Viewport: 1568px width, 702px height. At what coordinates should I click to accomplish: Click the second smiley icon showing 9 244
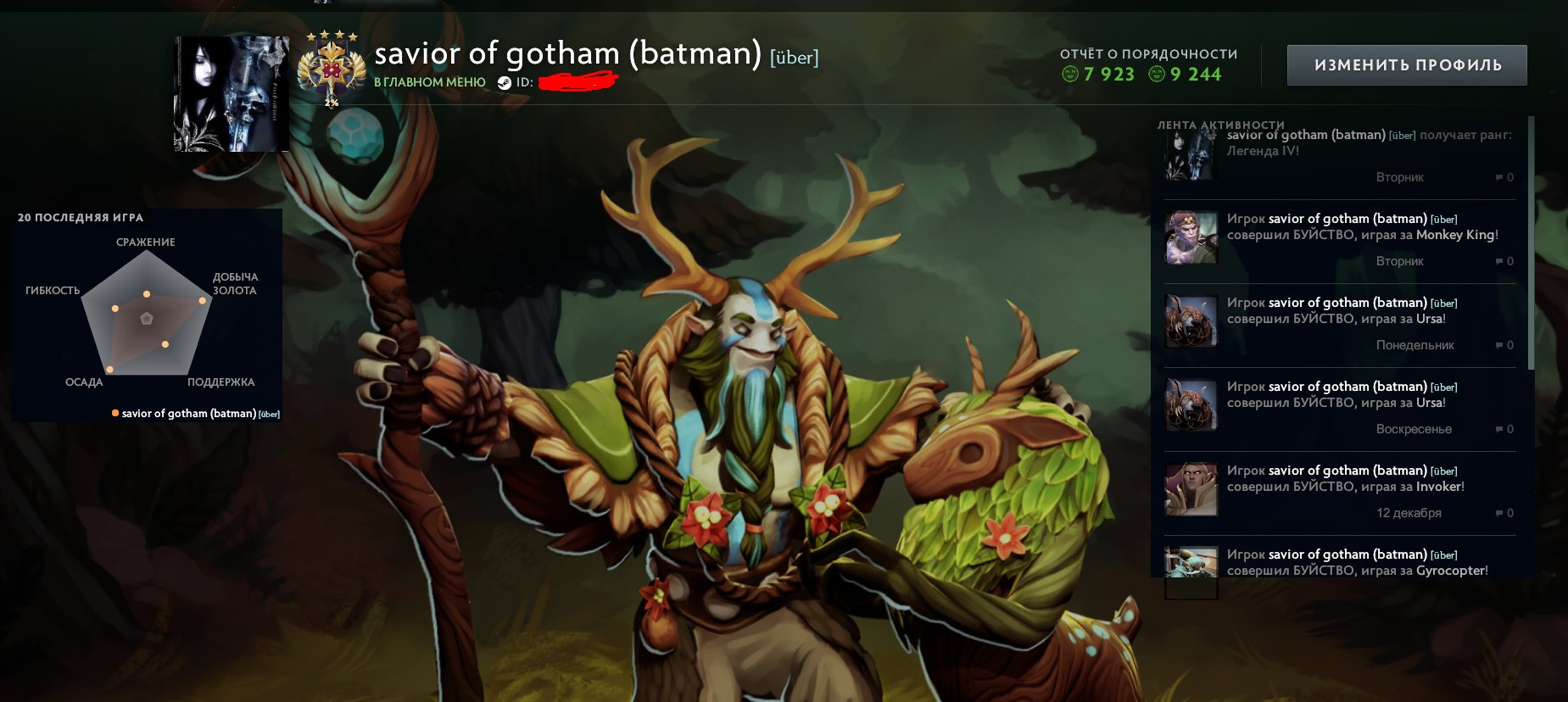(1157, 75)
